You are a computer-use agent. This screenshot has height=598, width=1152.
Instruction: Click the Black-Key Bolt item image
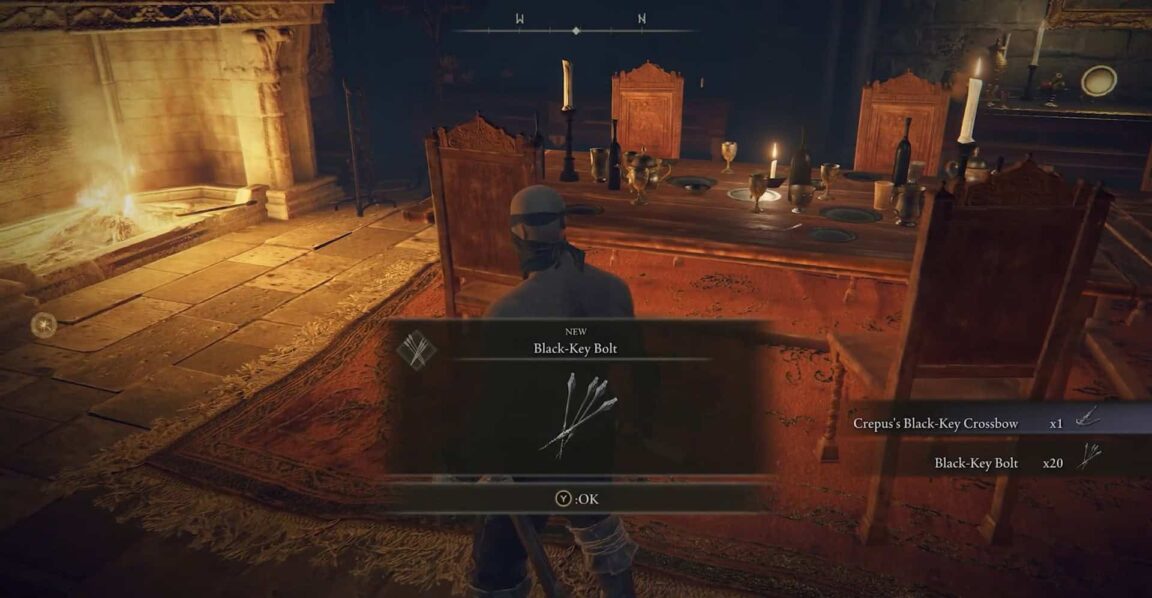[x=578, y=414]
